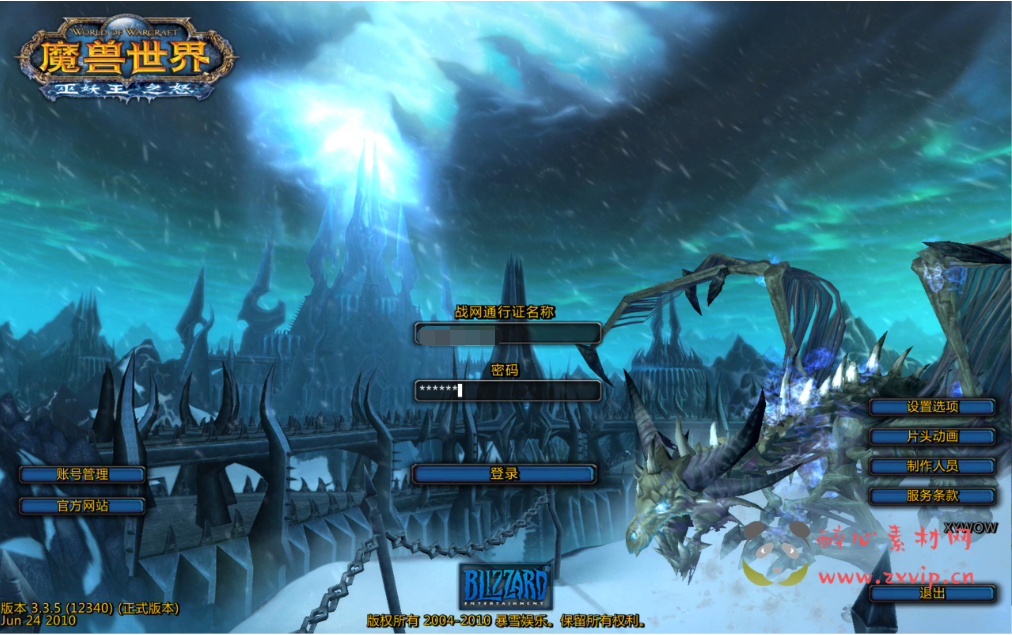Click the 战网通行证名称 account name field
The height and width of the screenshot is (635, 1012).
pyautogui.click(x=507, y=334)
